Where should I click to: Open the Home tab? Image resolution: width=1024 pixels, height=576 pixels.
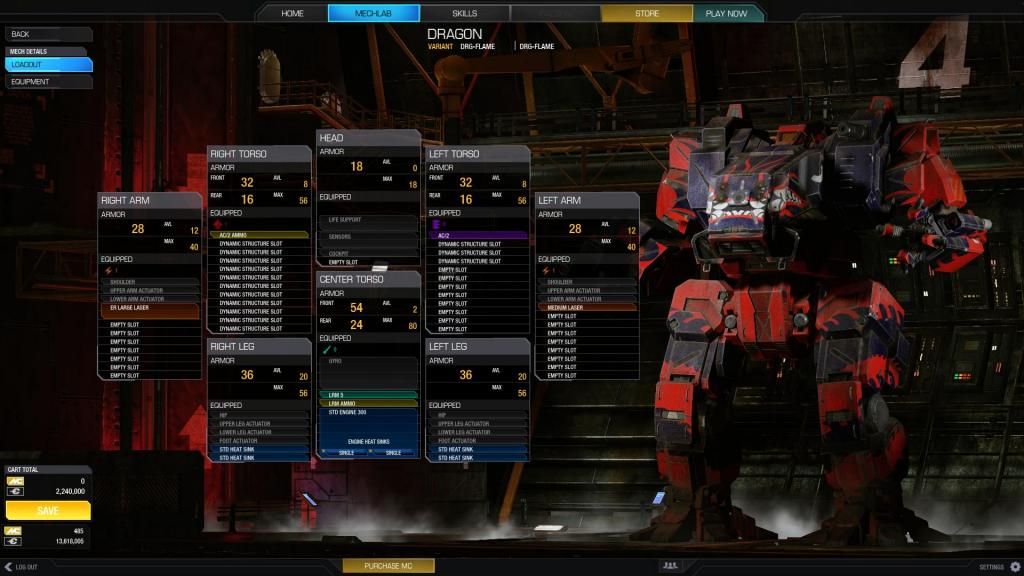point(292,13)
